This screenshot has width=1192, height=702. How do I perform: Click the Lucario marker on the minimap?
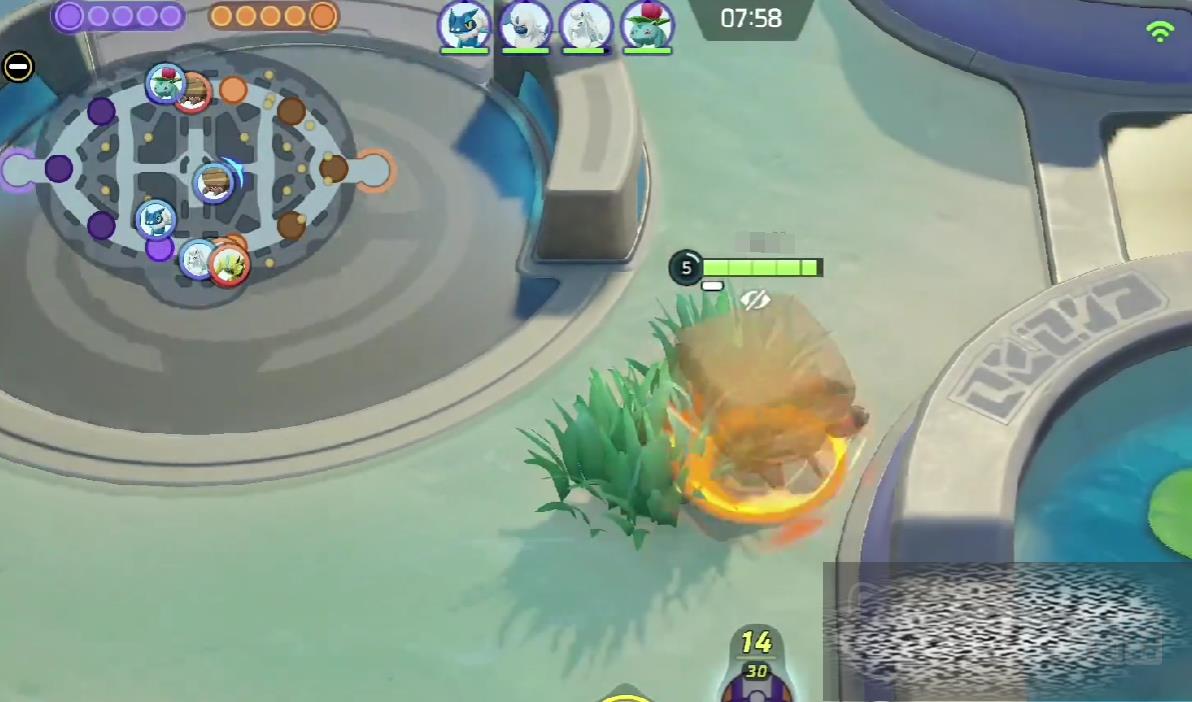coord(155,219)
